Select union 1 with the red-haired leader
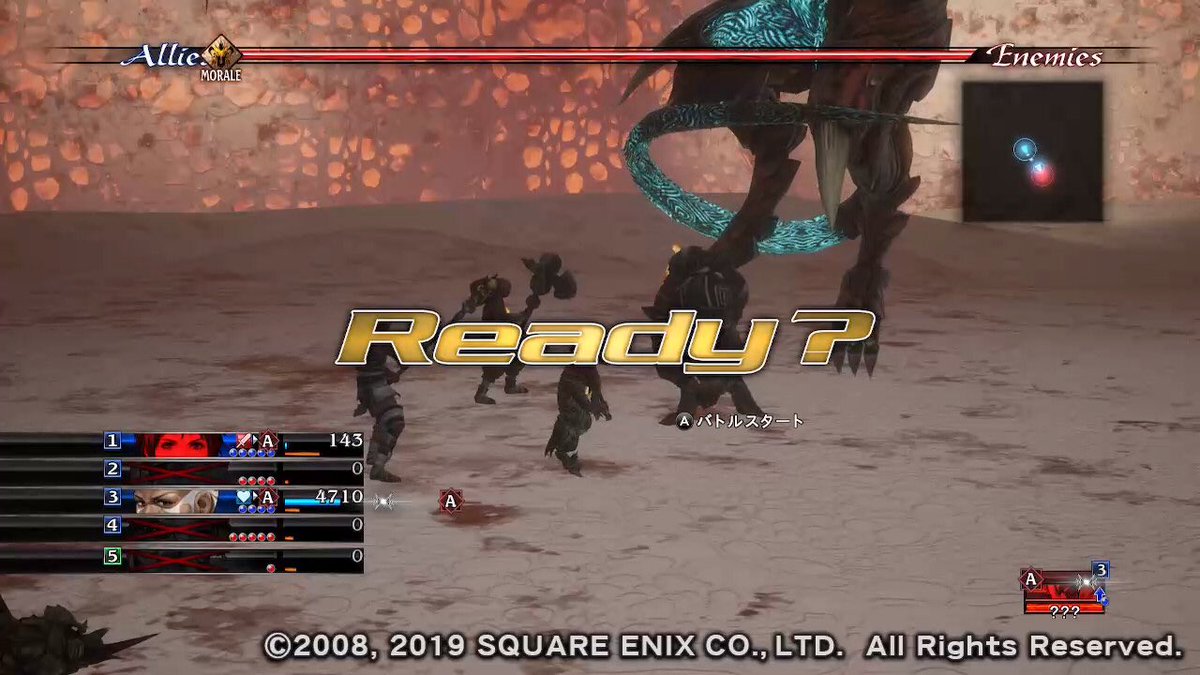Viewport: 1200px width, 675px height. click(180, 442)
